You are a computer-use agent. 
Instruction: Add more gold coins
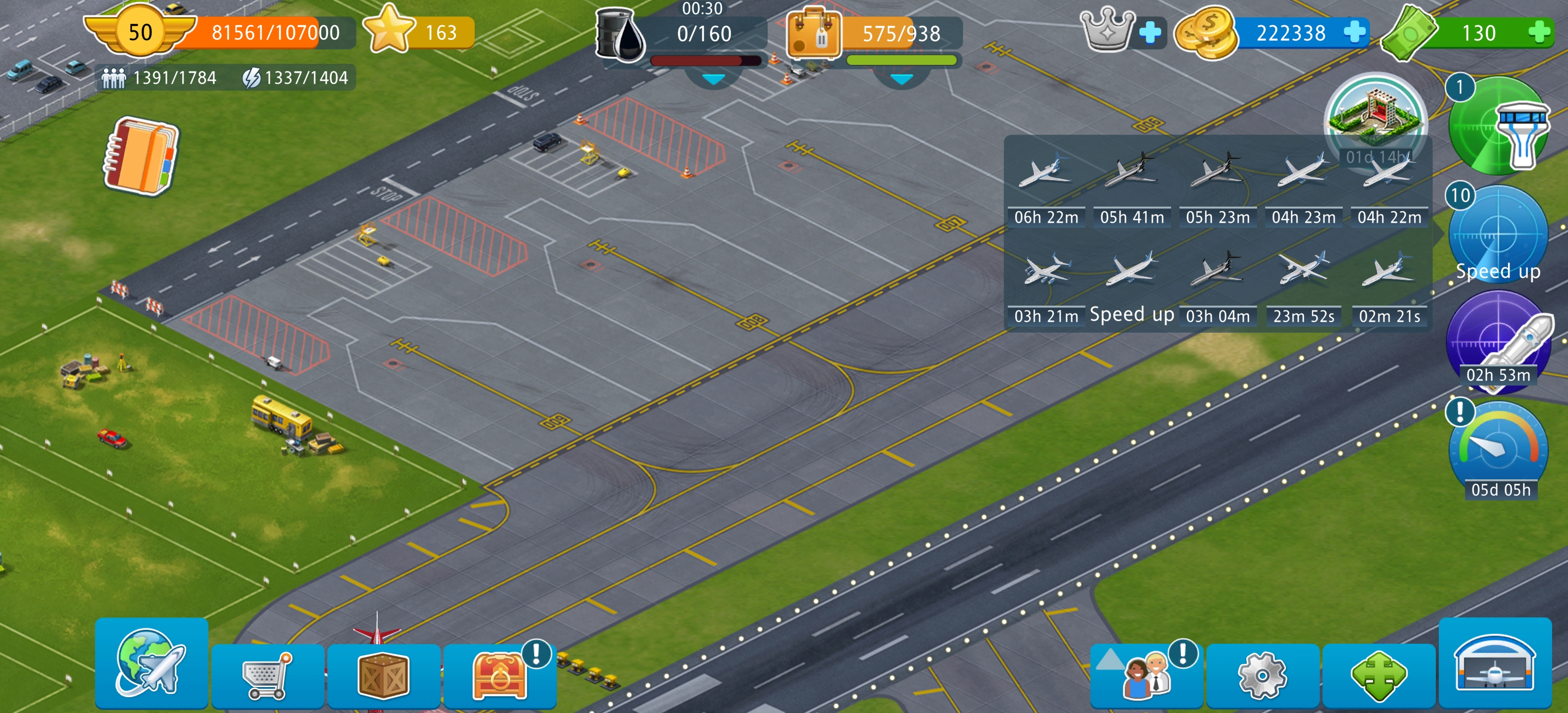click(x=1354, y=32)
